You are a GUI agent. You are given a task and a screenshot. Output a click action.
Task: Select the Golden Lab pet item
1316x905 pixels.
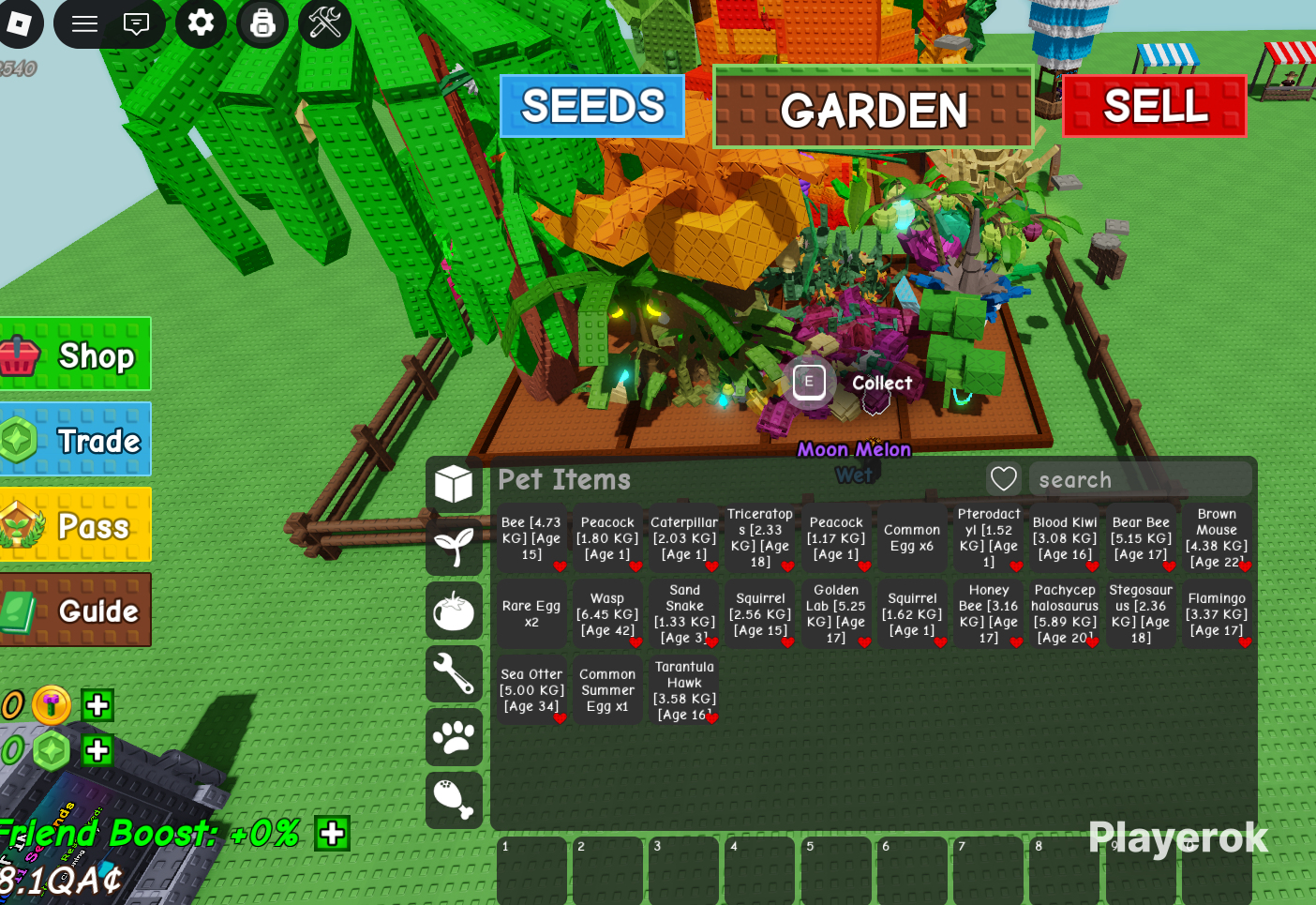[836, 614]
